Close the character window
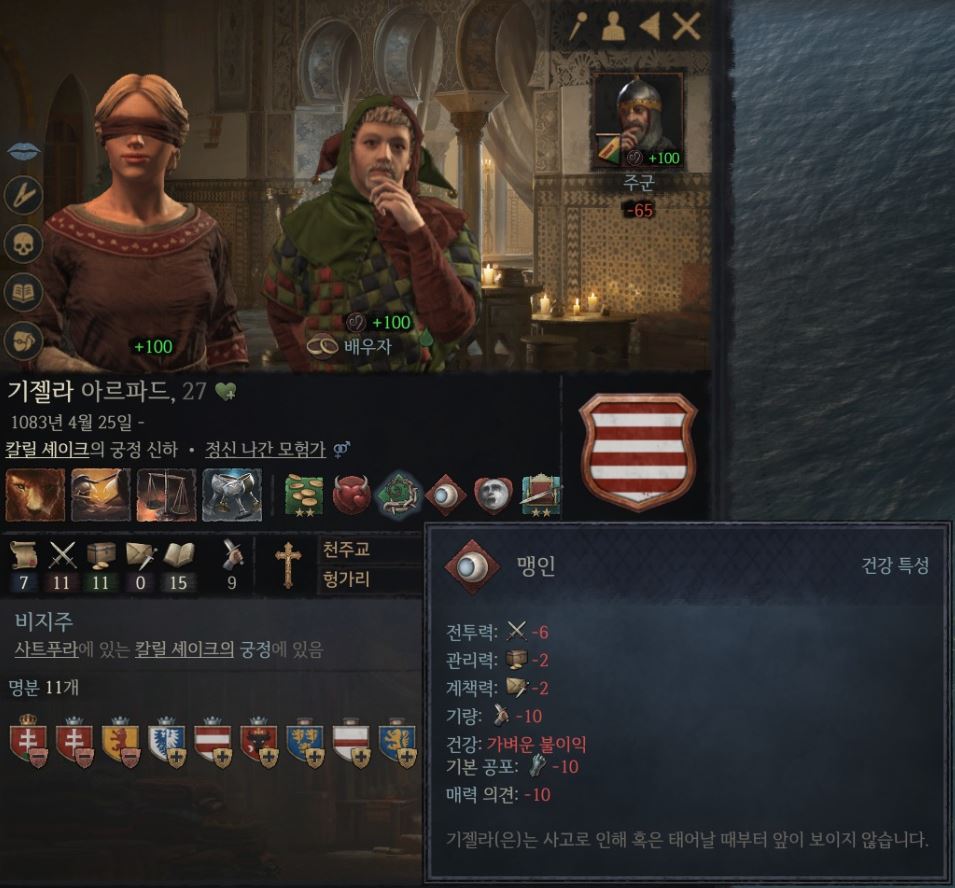The height and width of the screenshot is (888, 955). (x=686, y=27)
